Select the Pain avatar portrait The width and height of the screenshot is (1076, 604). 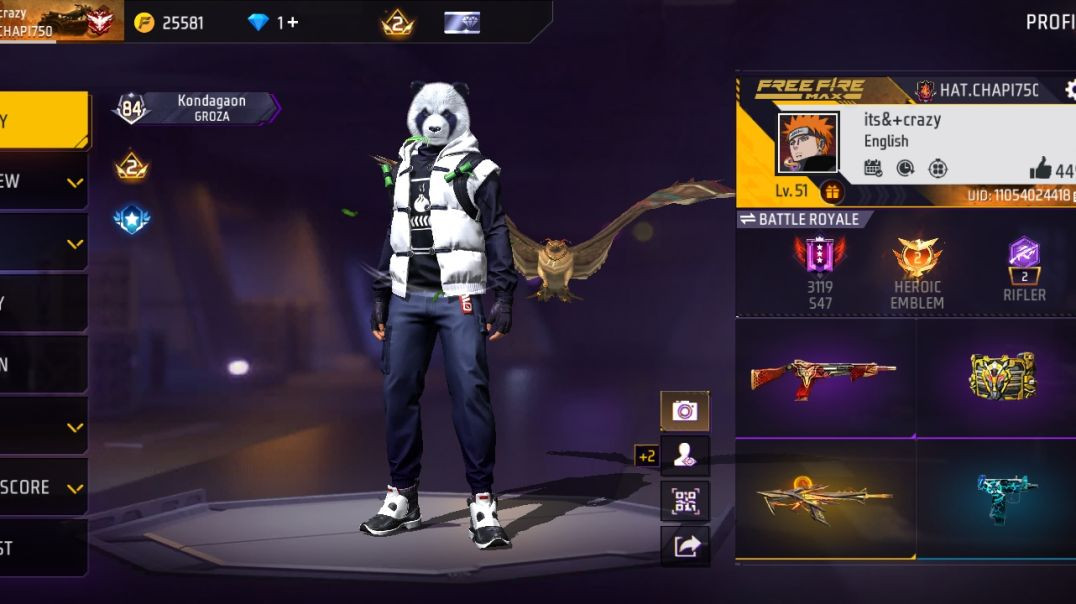[807, 142]
